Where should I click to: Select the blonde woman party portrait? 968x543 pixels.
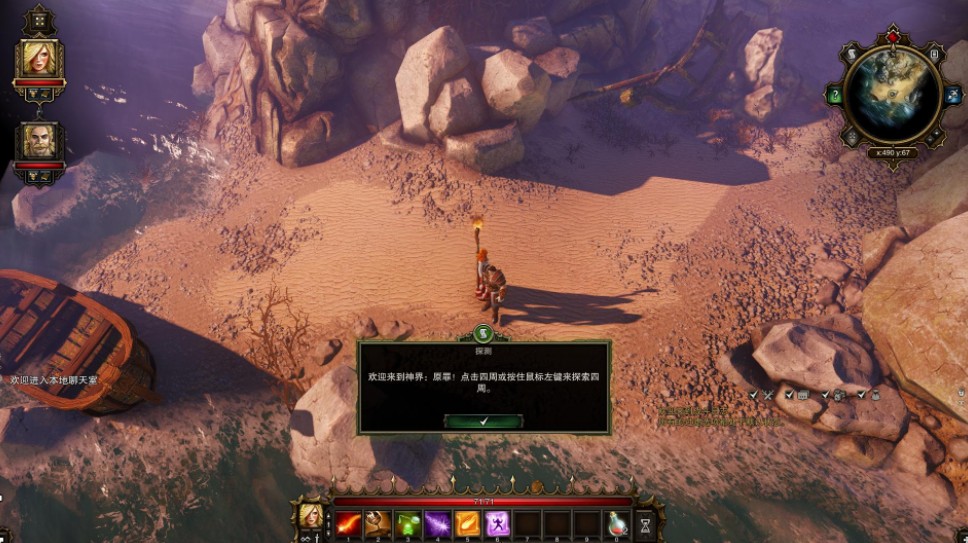click(x=40, y=59)
